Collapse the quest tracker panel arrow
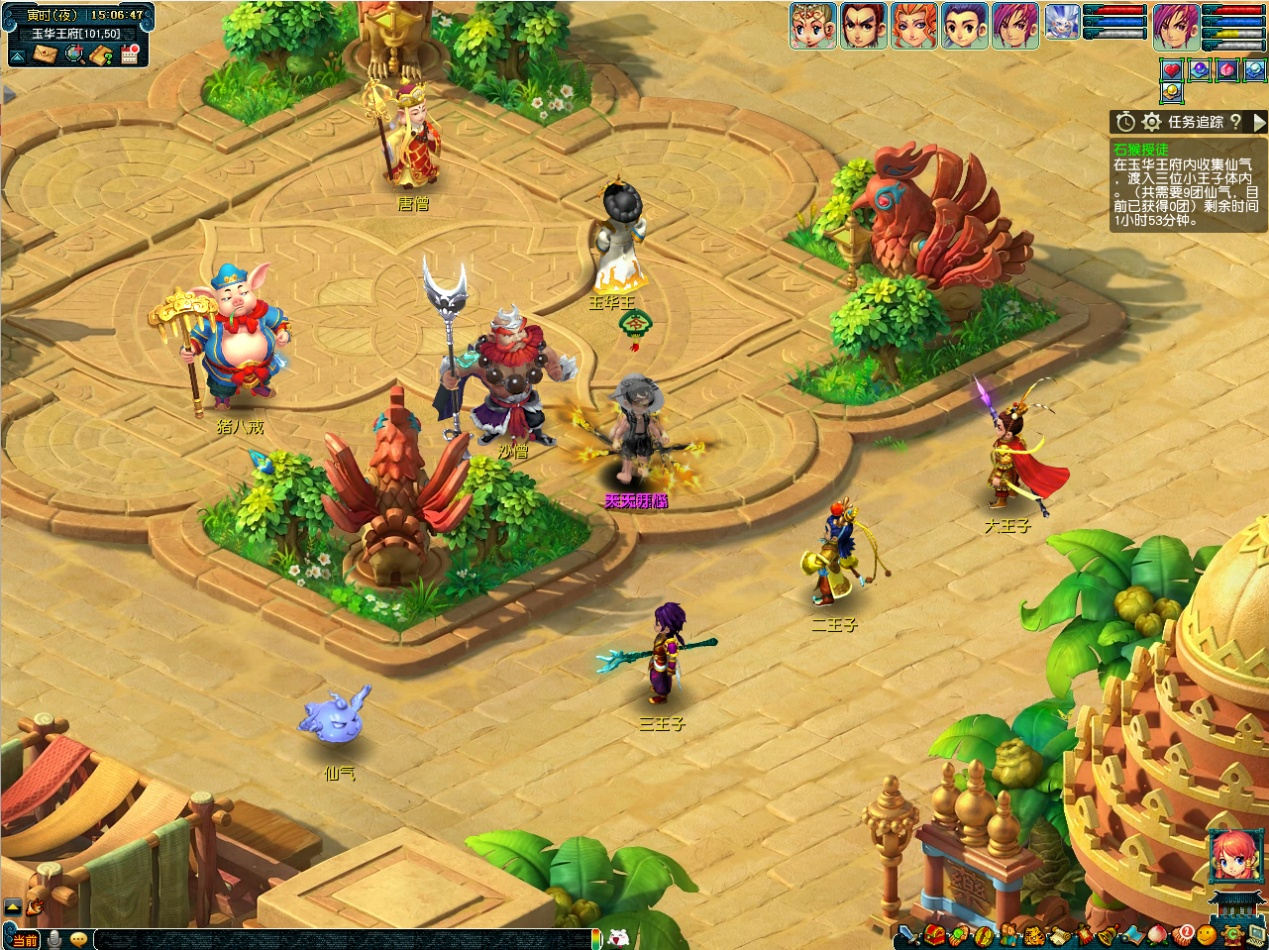This screenshot has height=950, width=1269. [1259, 122]
